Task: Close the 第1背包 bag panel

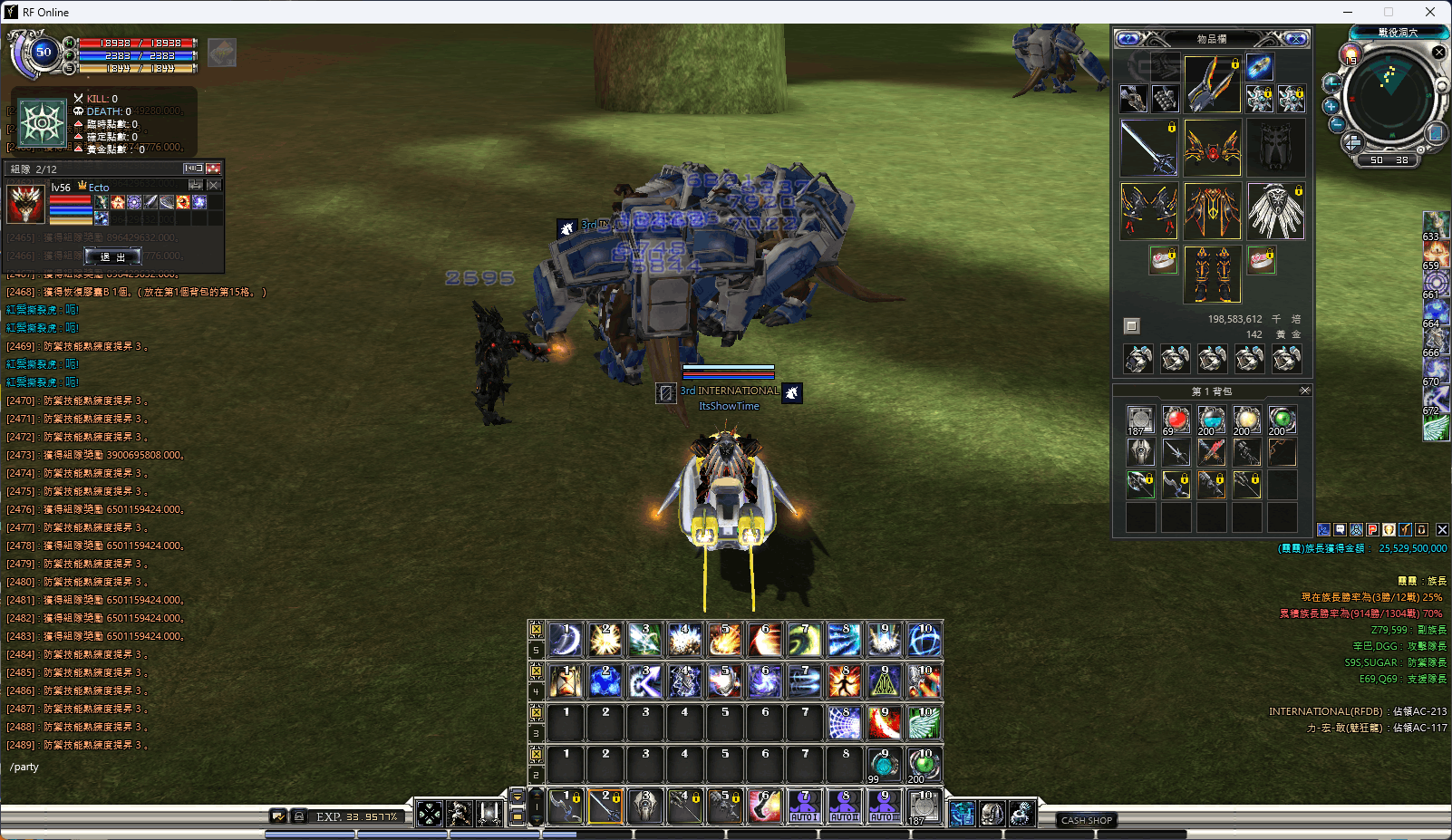Action: pos(1304,391)
